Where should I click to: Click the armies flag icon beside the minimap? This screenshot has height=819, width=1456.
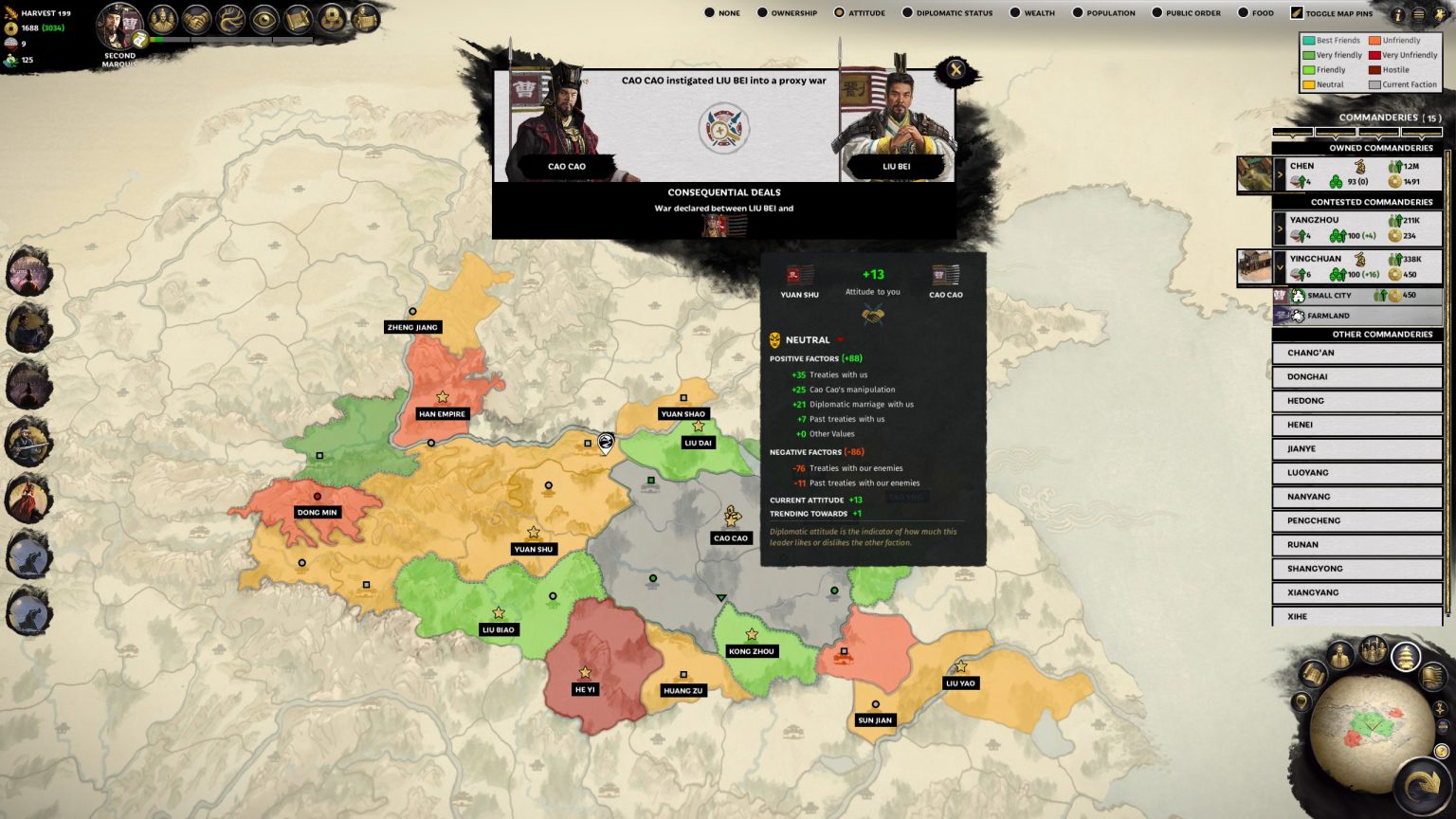[1431, 678]
